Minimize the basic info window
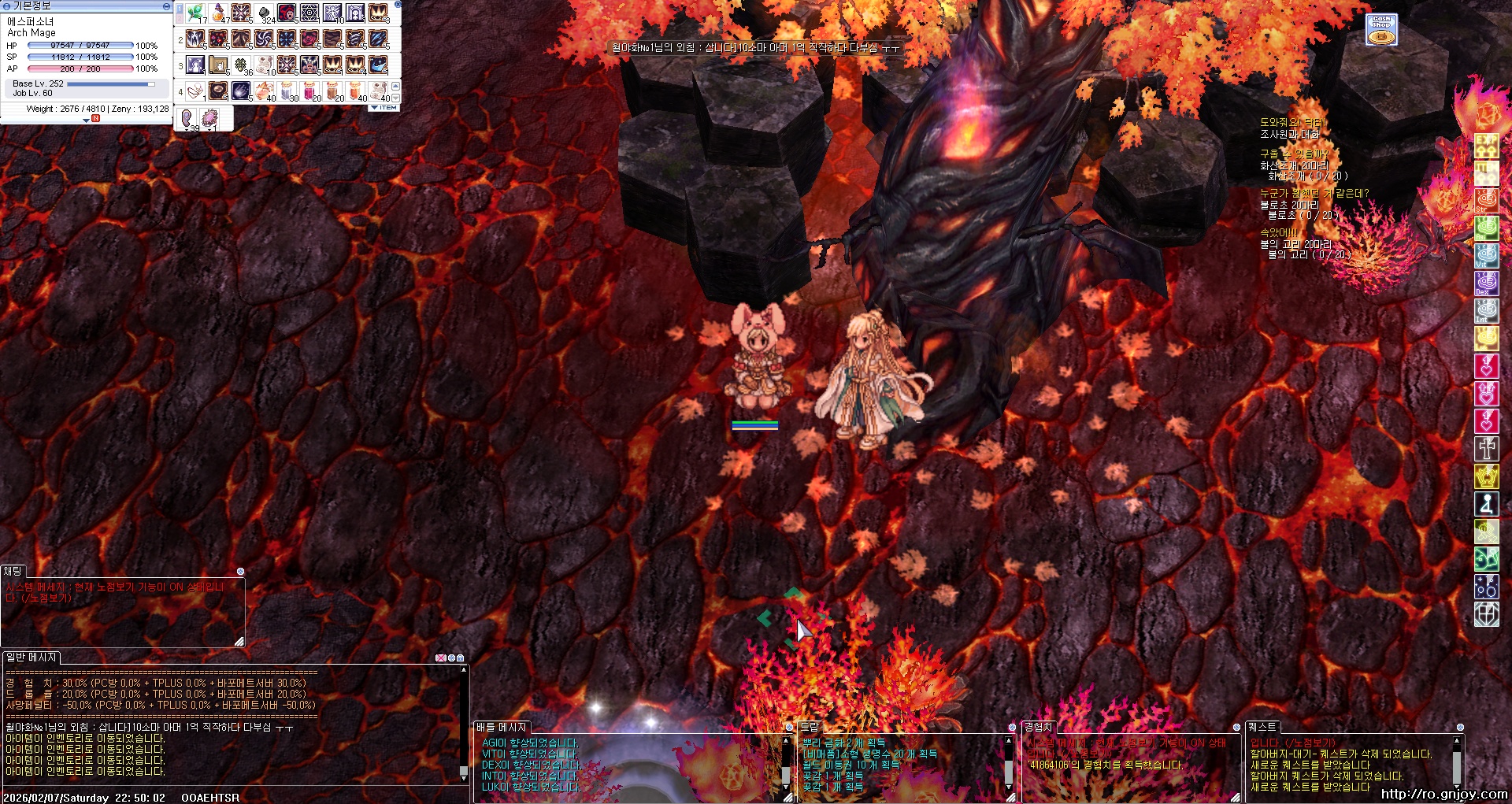1512x804 pixels. point(165,6)
